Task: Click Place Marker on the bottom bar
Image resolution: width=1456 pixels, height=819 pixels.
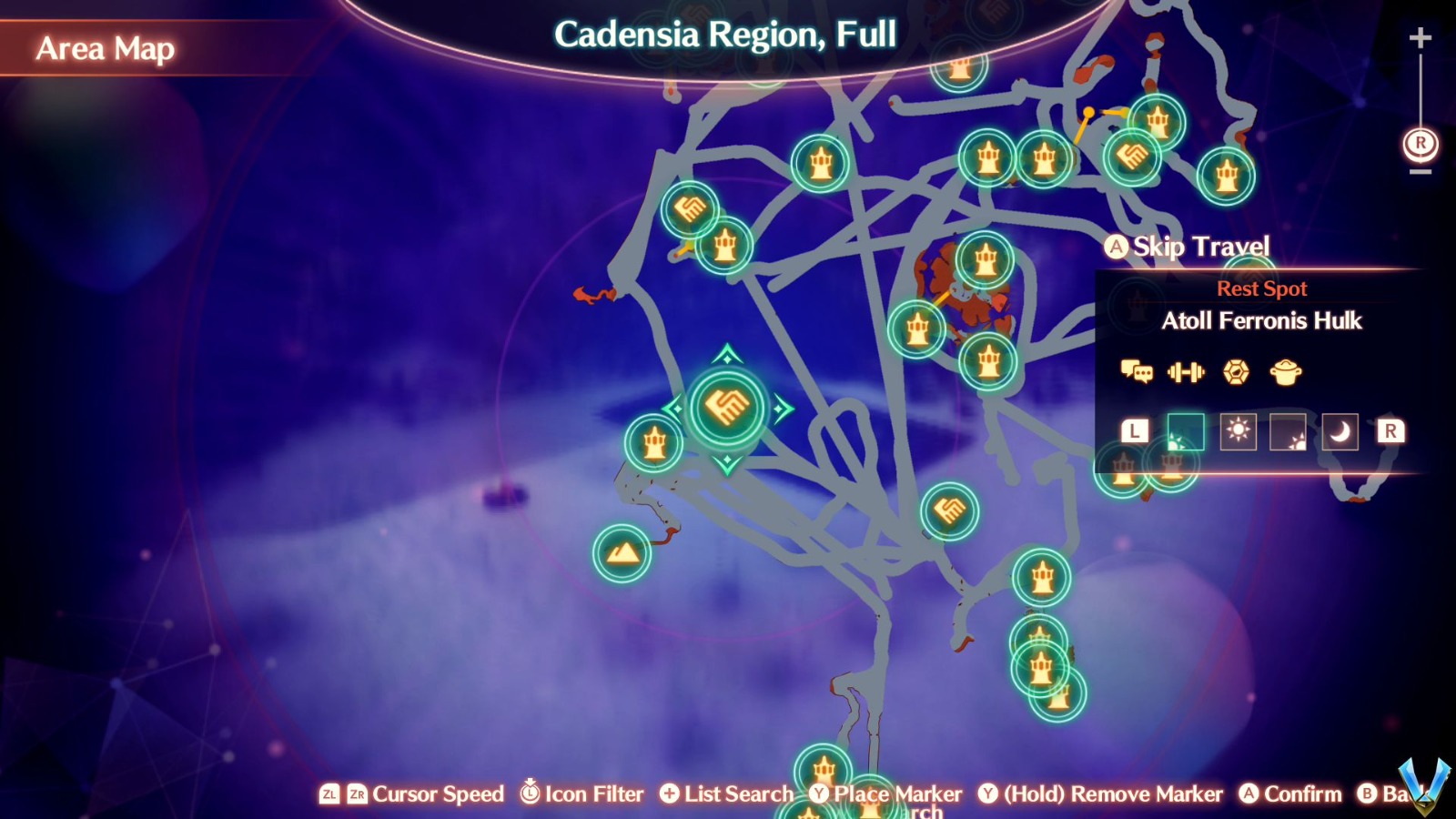Action: pos(820,794)
